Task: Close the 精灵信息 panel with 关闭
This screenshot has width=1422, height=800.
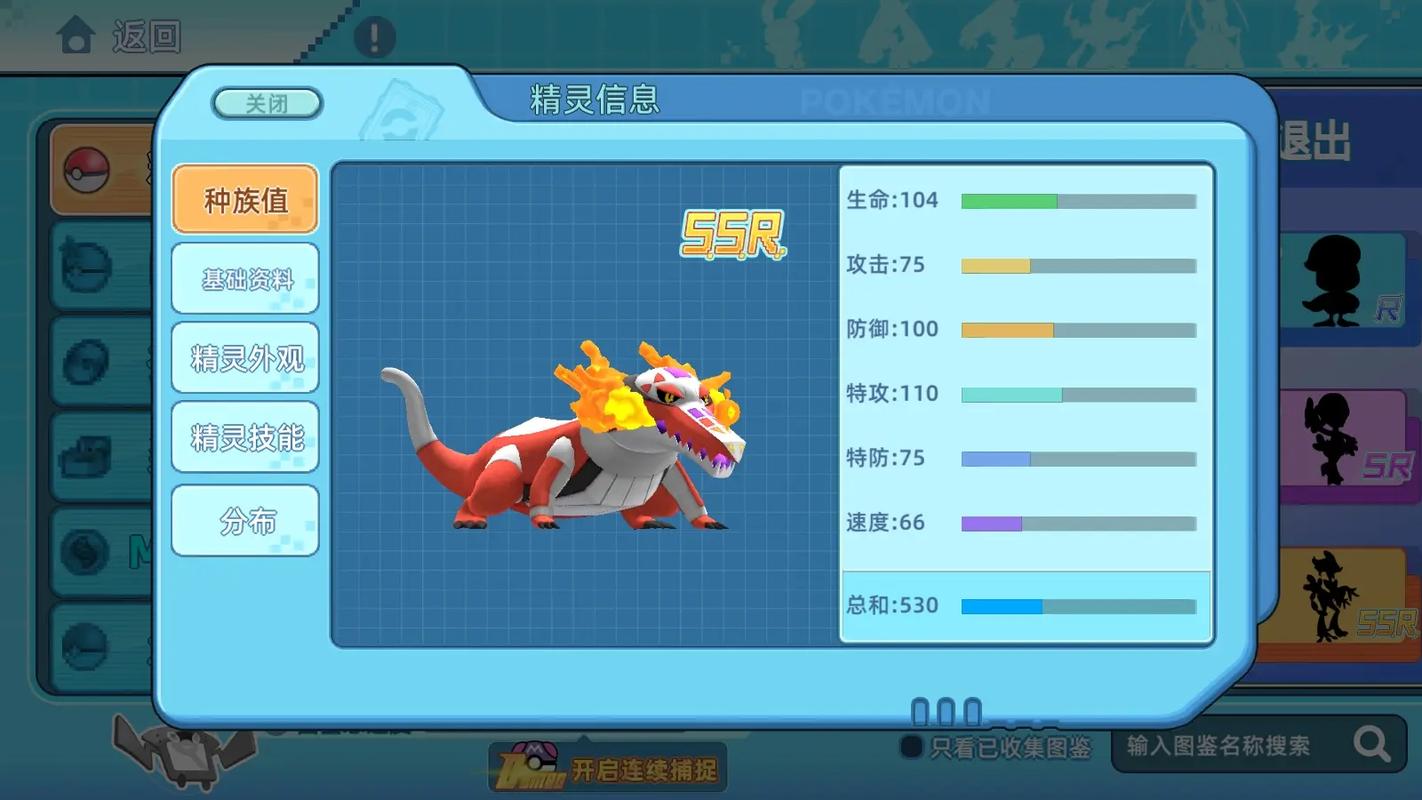Action: point(267,104)
